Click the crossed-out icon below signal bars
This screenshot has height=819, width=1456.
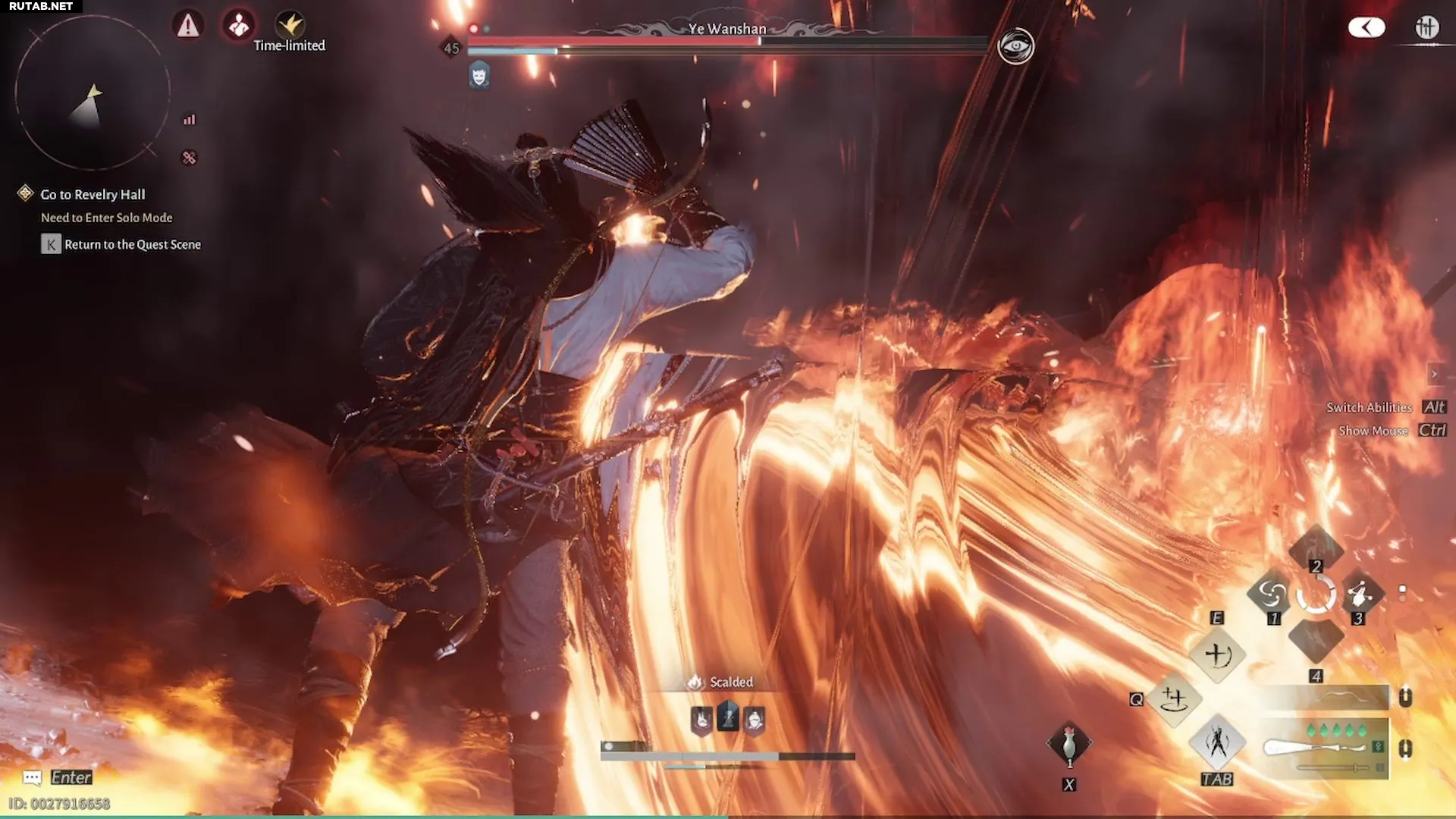pyautogui.click(x=189, y=158)
